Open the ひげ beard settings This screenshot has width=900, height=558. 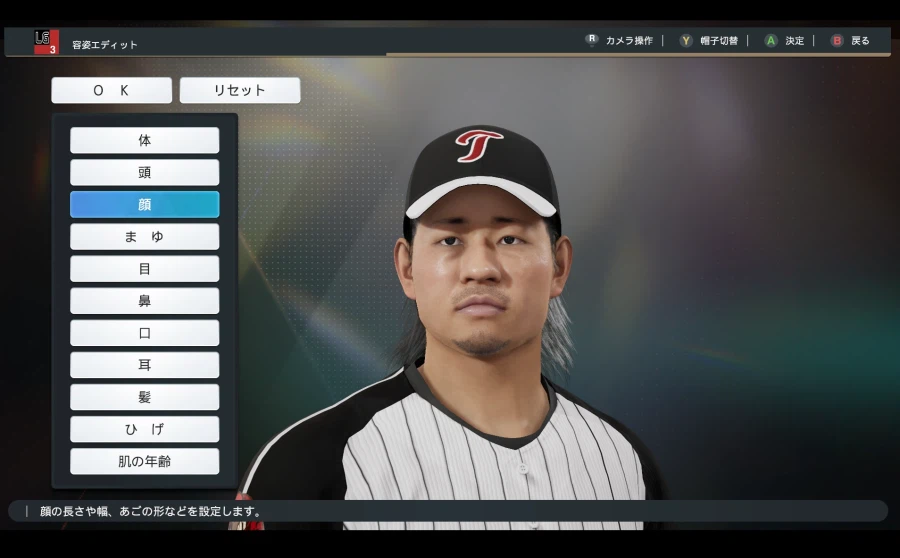click(x=144, y=429)
